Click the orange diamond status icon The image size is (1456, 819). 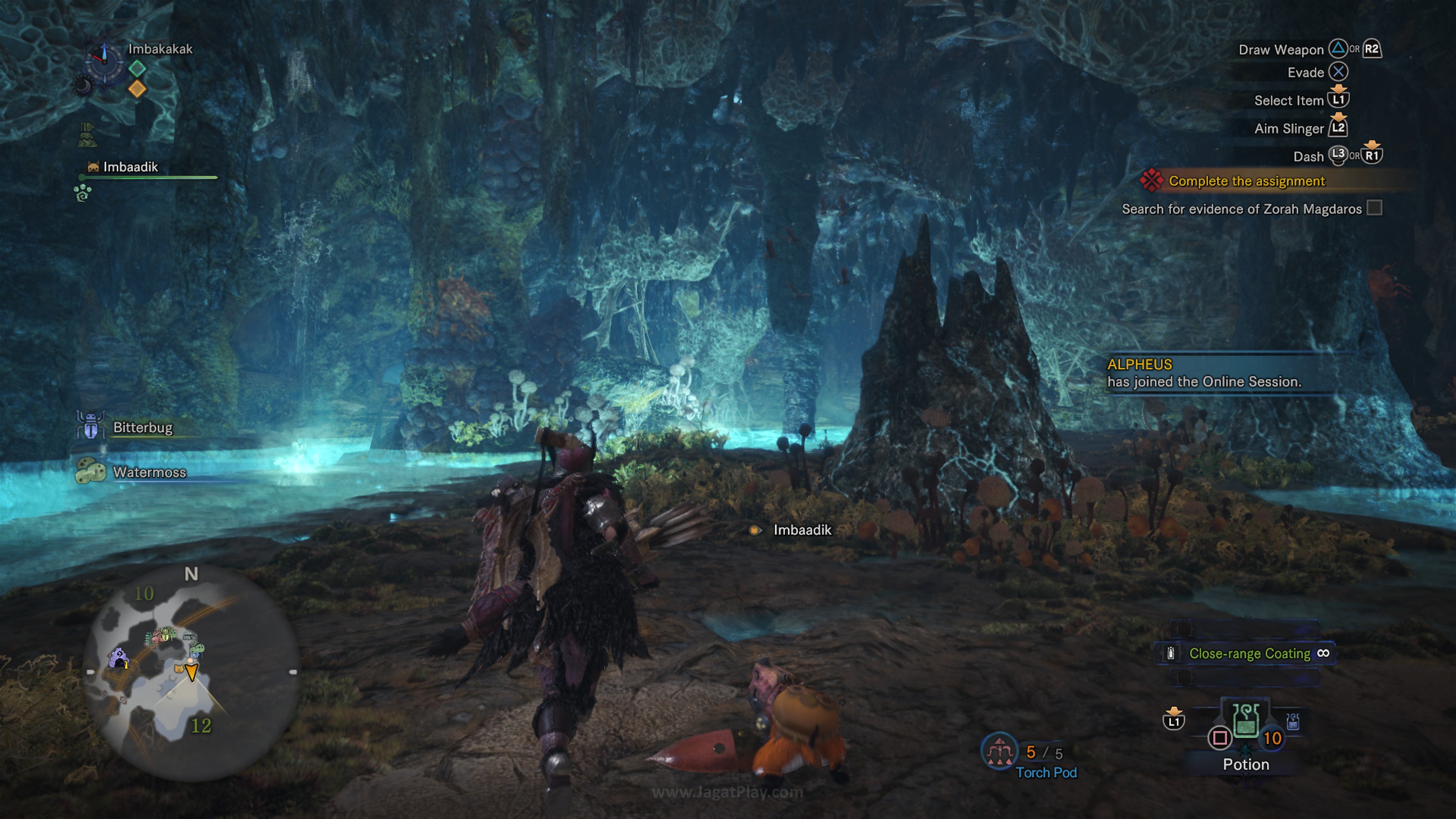click(x=137, y=89)
